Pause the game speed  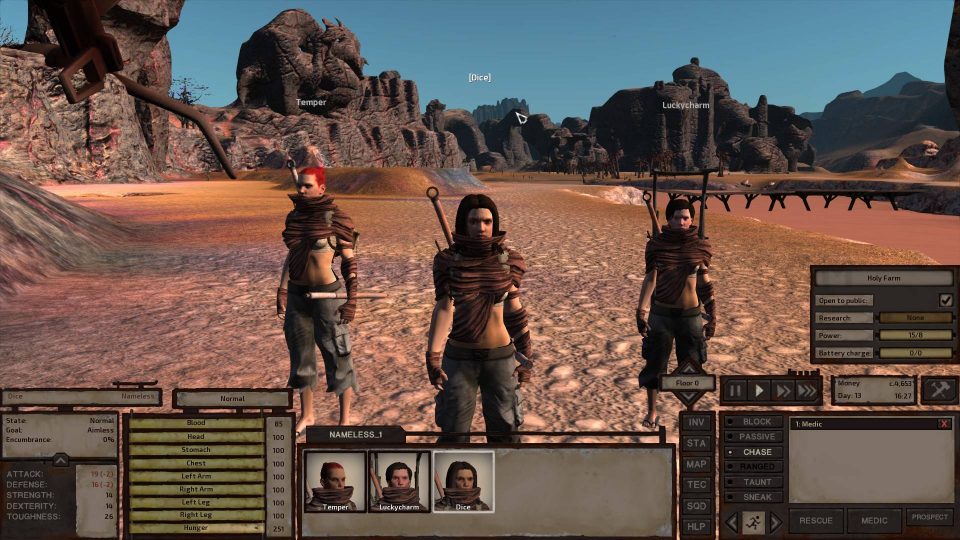(737, 390)
